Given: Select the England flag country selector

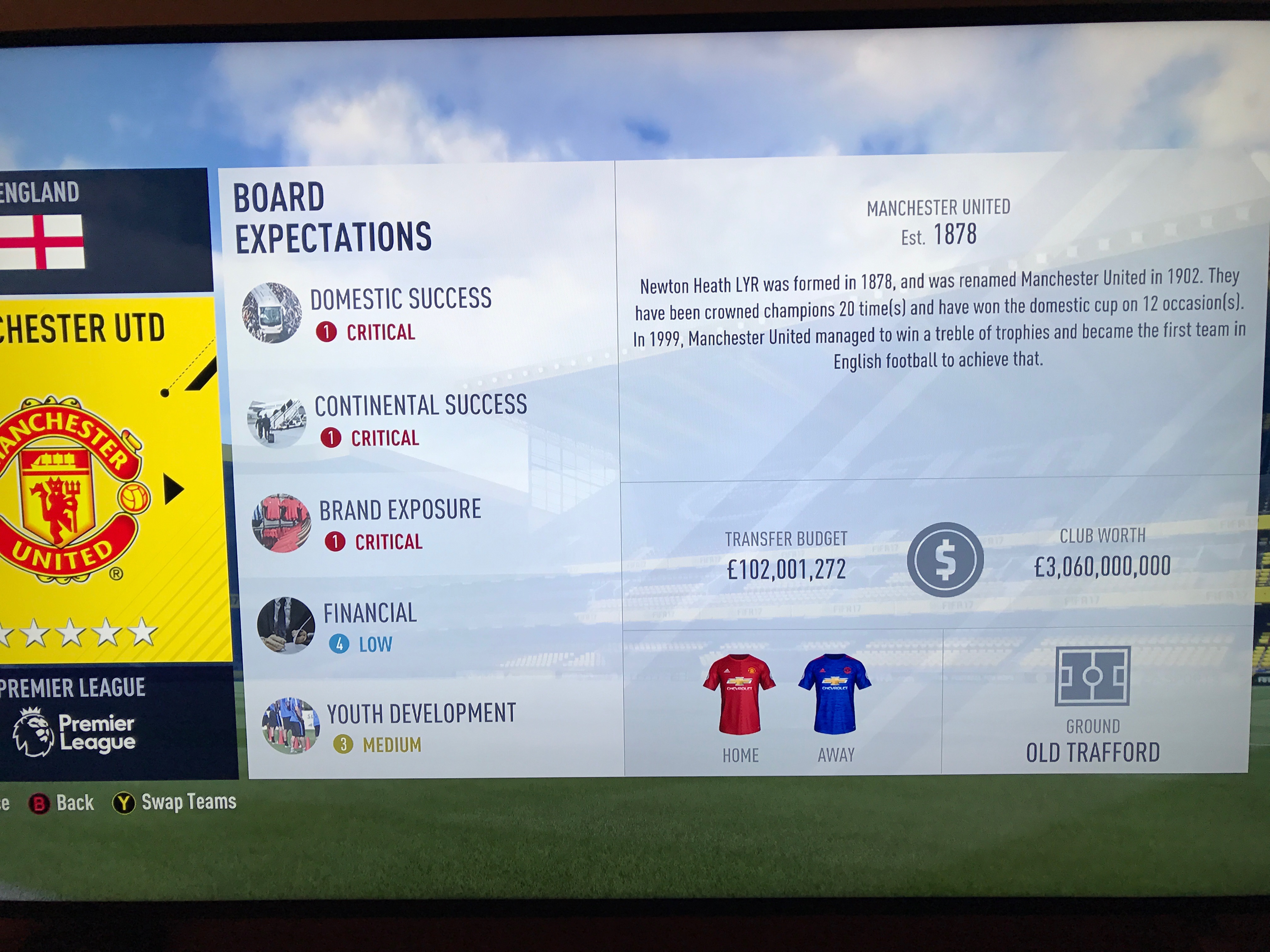Looking at the screenshot, I should pos(41,241).
